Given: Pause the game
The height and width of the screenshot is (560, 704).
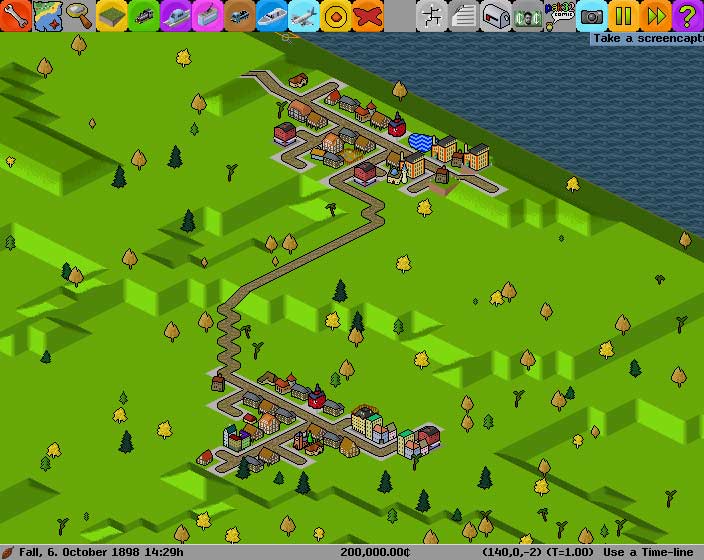Looking at the screenshot, I should [x=624, y=15].
